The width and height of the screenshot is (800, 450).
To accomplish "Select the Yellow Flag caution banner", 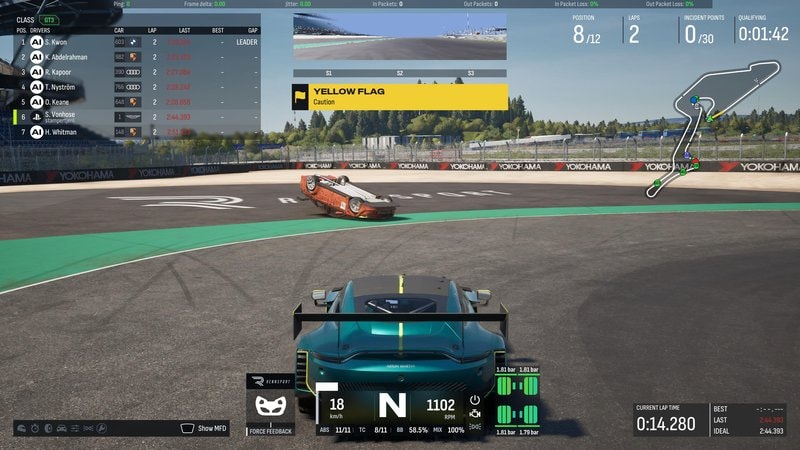I will (400, 96).
